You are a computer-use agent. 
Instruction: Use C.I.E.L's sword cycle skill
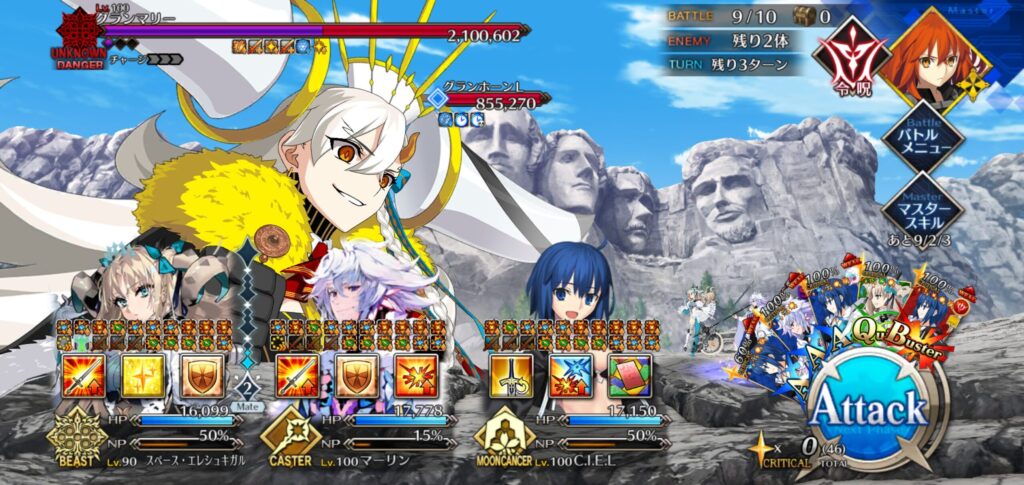510,374
